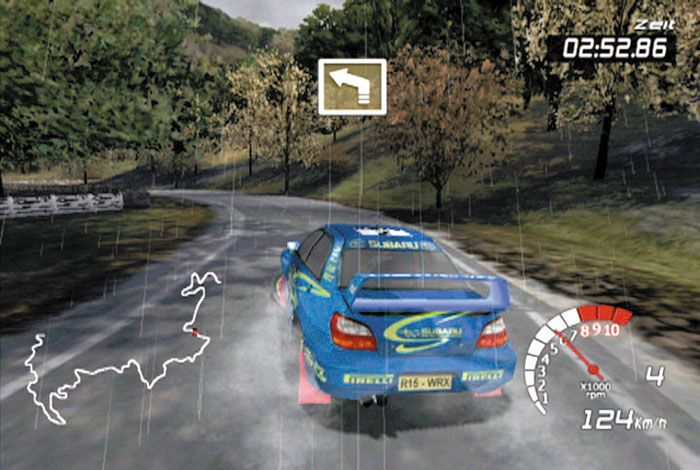Select the red car marker on track map
The height and width of the screenshot is (470, 700).
coord(195,331)
